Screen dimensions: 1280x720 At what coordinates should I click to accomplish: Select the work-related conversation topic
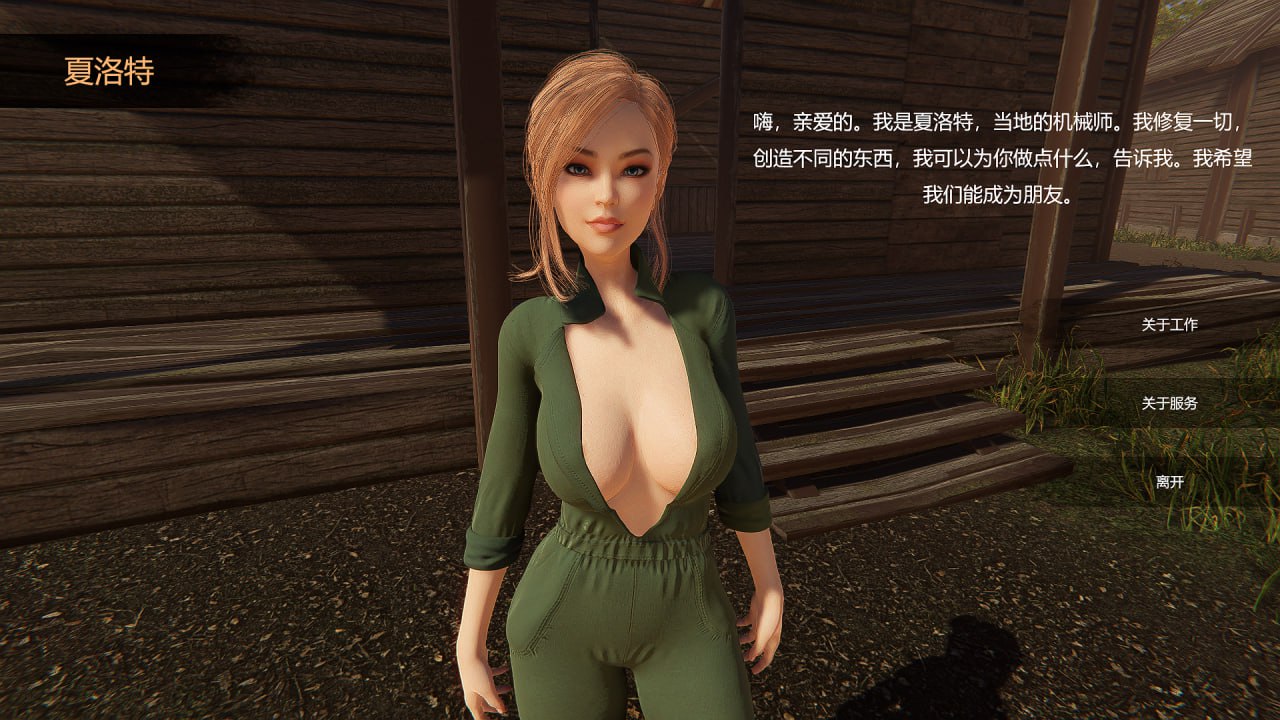point(1169,325)
